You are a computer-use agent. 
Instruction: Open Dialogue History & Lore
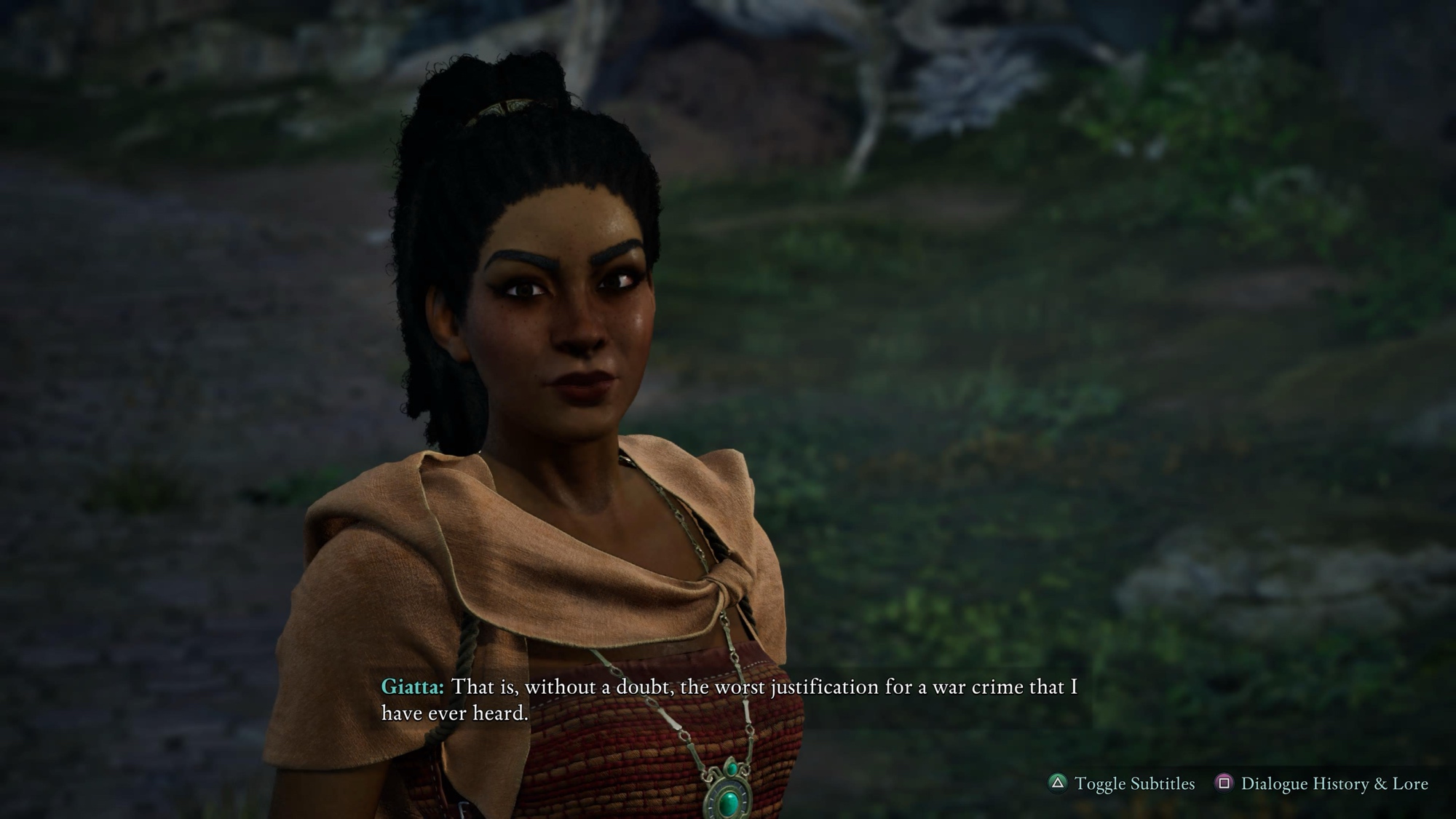pyautogui.click(x=1322, y=783)
